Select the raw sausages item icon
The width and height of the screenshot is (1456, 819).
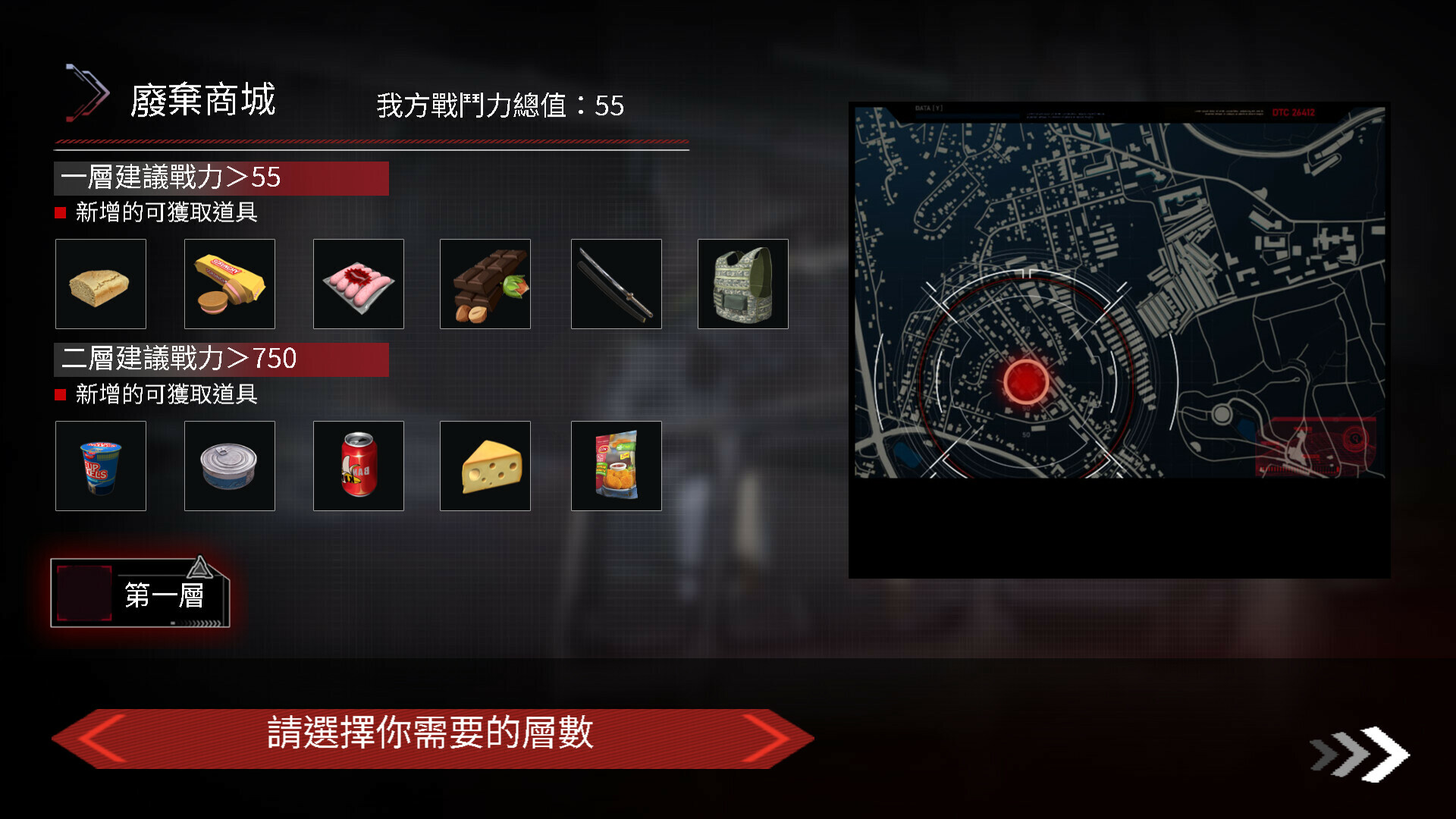[x=358, y=284]
